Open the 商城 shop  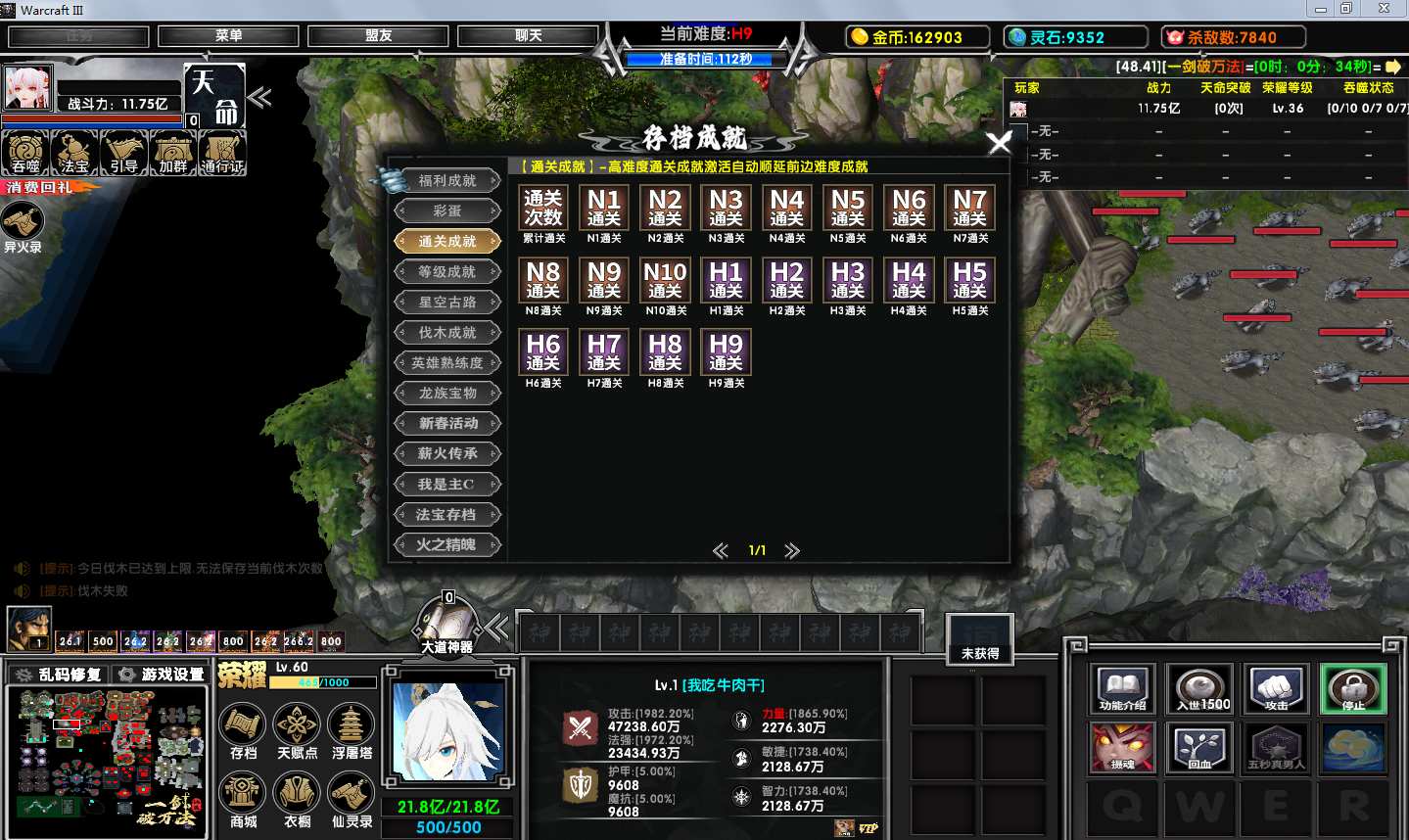(243, 798)
